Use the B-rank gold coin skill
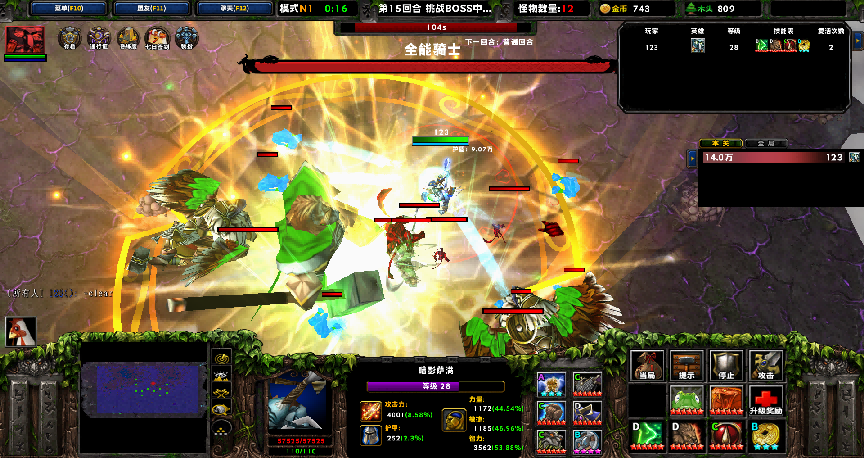This screenshot has height=458, width=864. pyautogui.click(x=766, y=437)
